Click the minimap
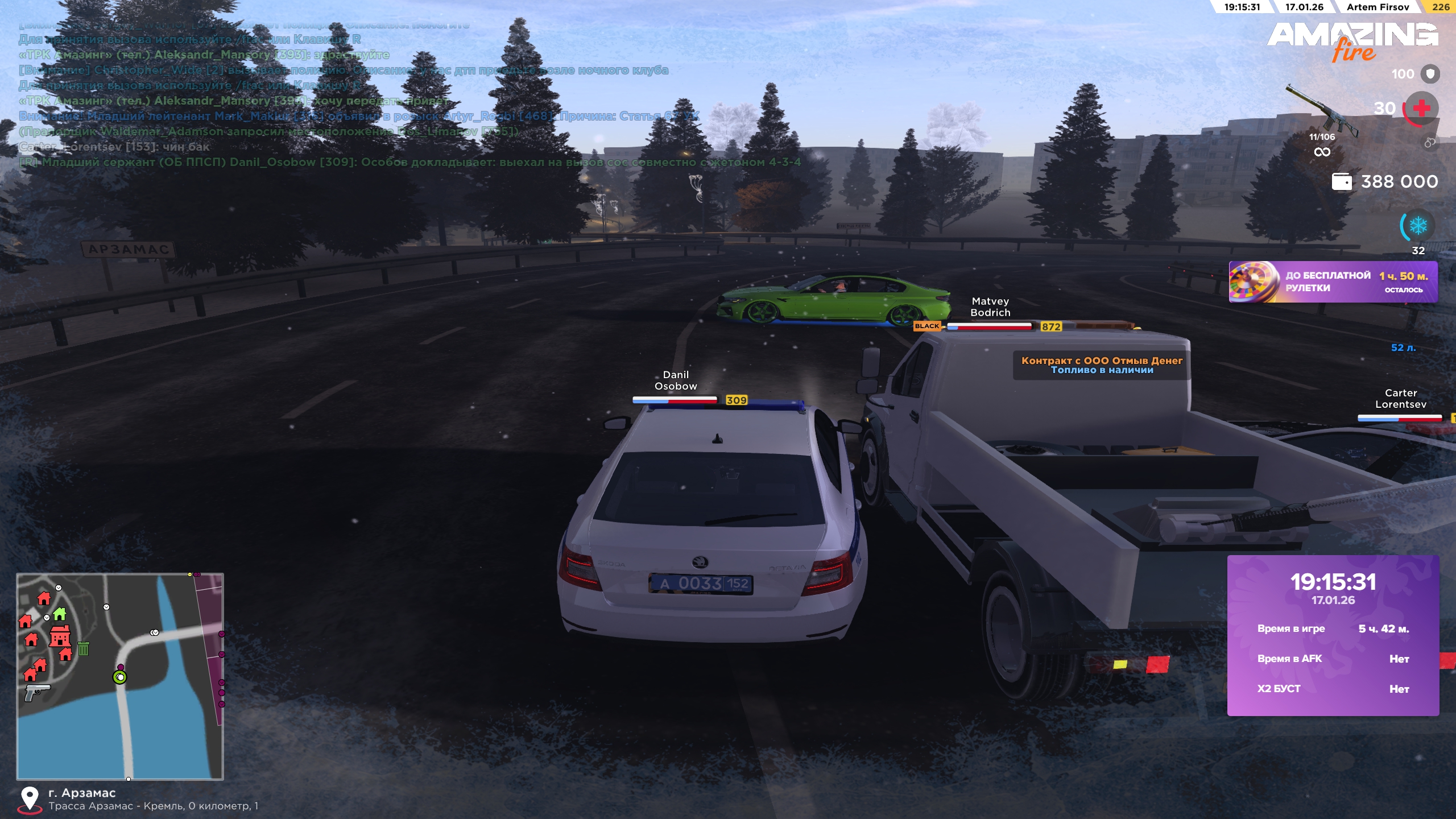 [x=120, y=676]
